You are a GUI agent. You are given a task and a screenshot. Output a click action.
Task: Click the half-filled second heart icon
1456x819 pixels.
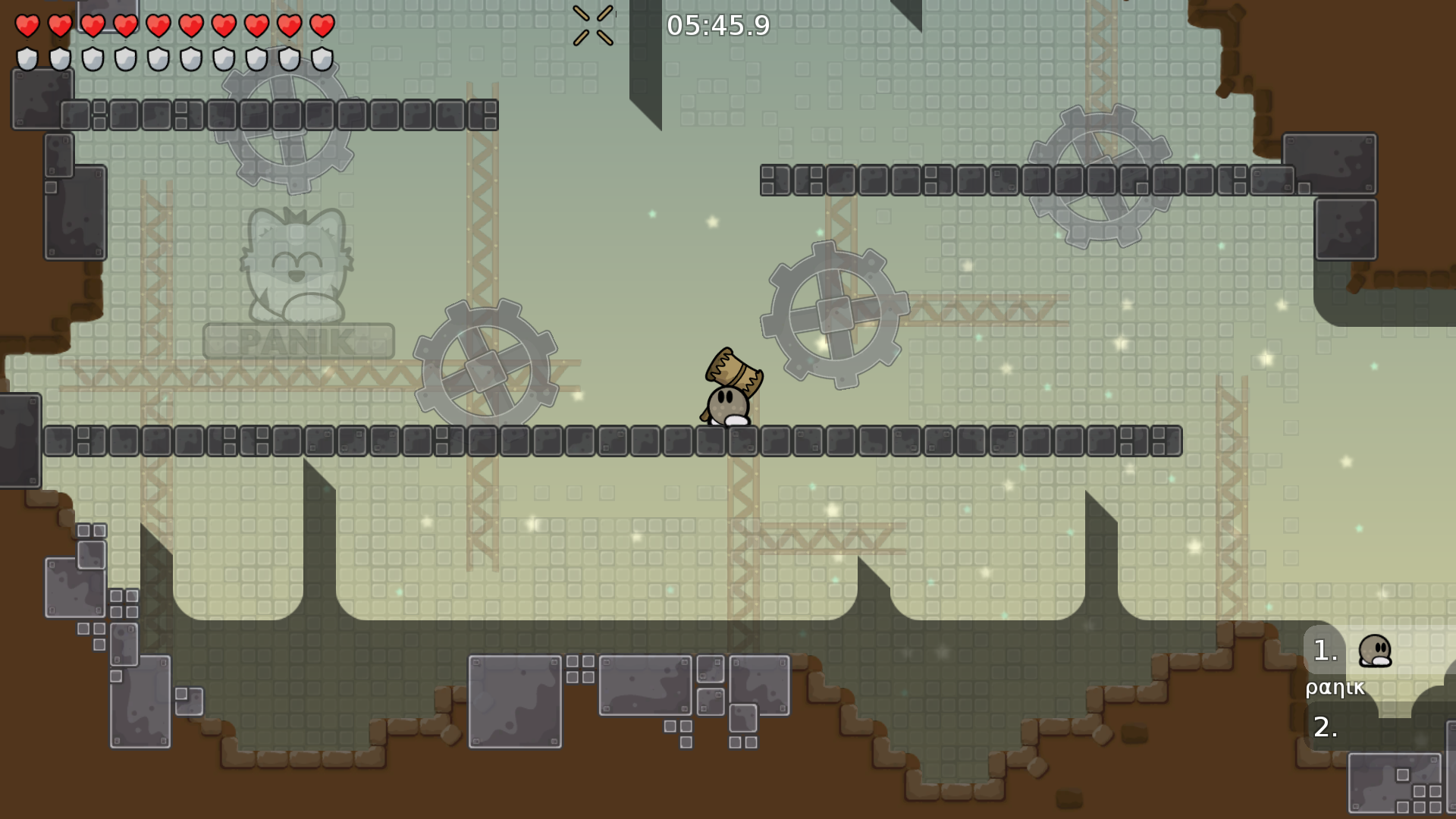[61, 25]
